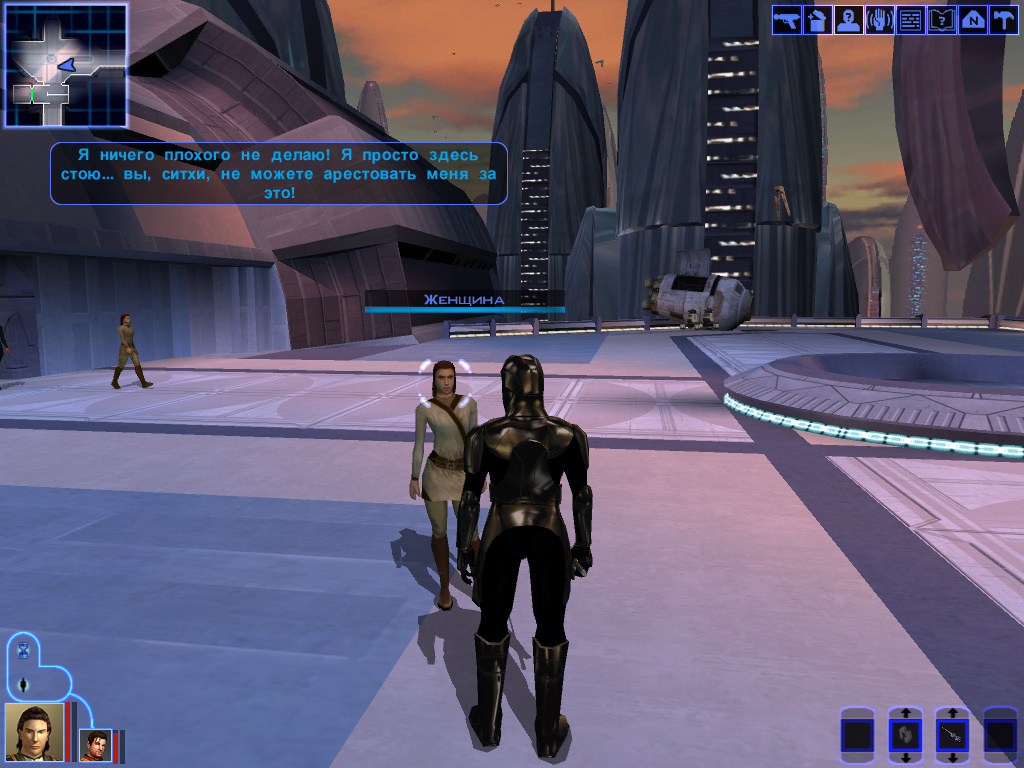Cycle the spike tool slot down with its arrow
The height and width of the screenshot is (768, 1024).
[952, 759]
